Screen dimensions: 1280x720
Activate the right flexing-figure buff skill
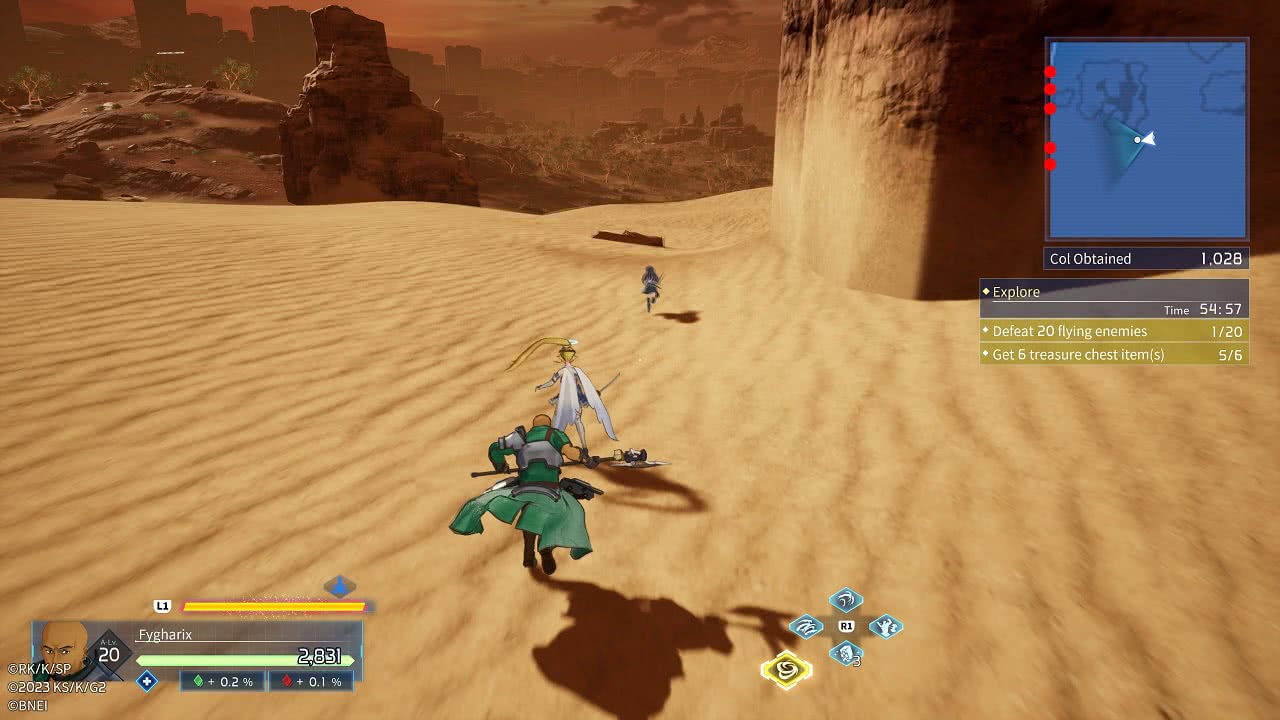[885, 627]
